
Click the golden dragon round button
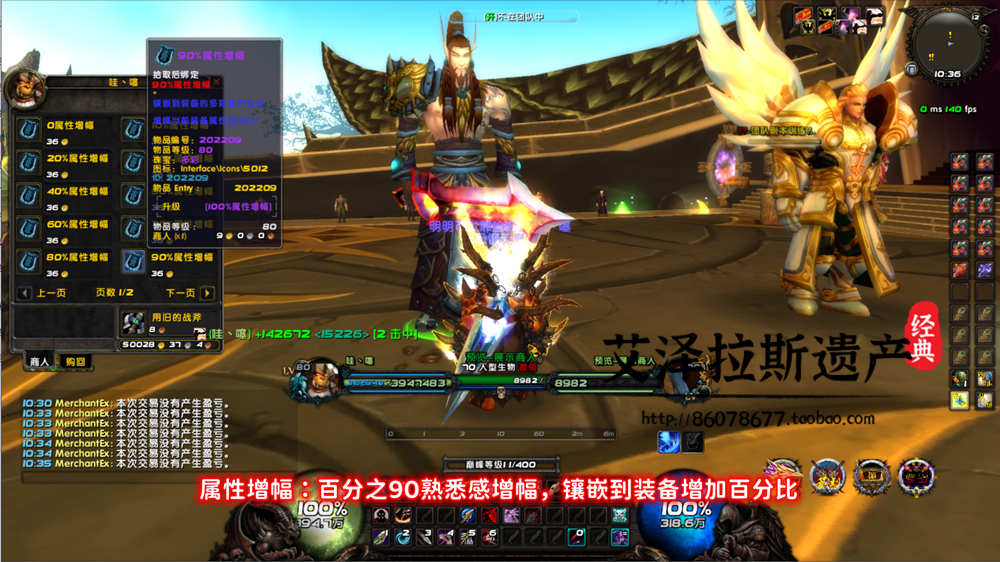click(783, 474)
